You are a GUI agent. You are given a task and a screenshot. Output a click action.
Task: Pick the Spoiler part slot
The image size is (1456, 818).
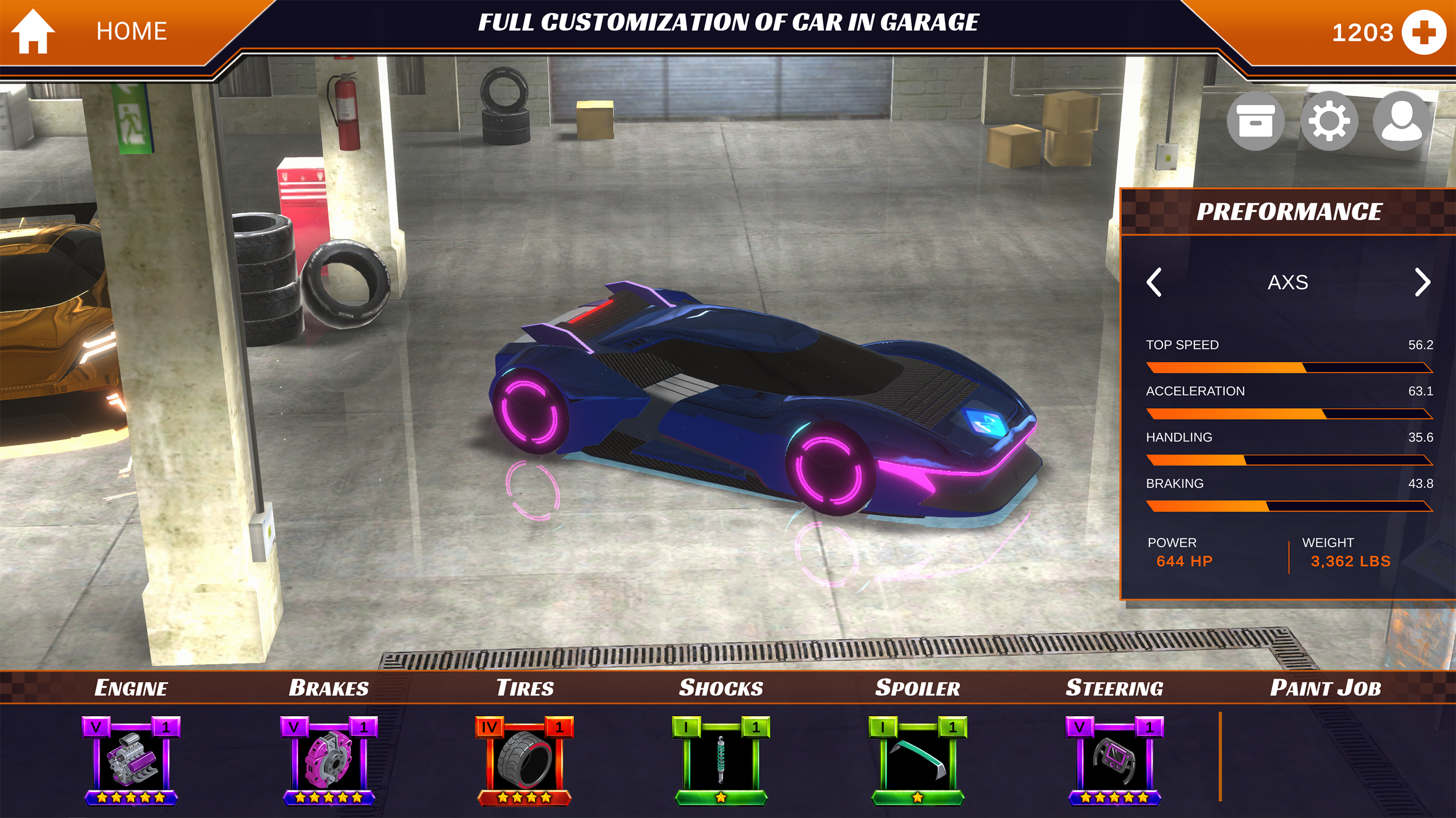[x=918, y=760]
